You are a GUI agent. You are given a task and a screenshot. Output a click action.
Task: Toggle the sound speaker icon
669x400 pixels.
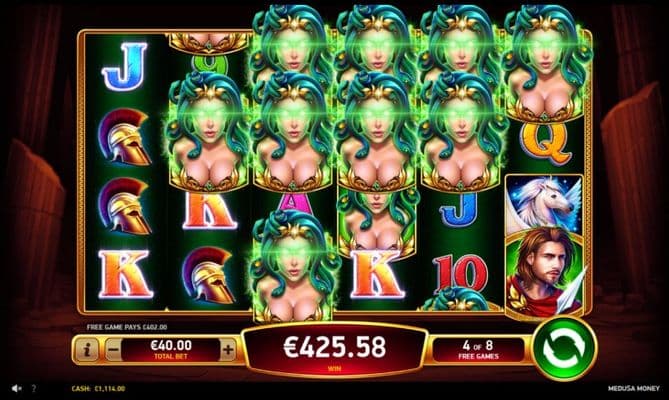click(x=16, y=388)
